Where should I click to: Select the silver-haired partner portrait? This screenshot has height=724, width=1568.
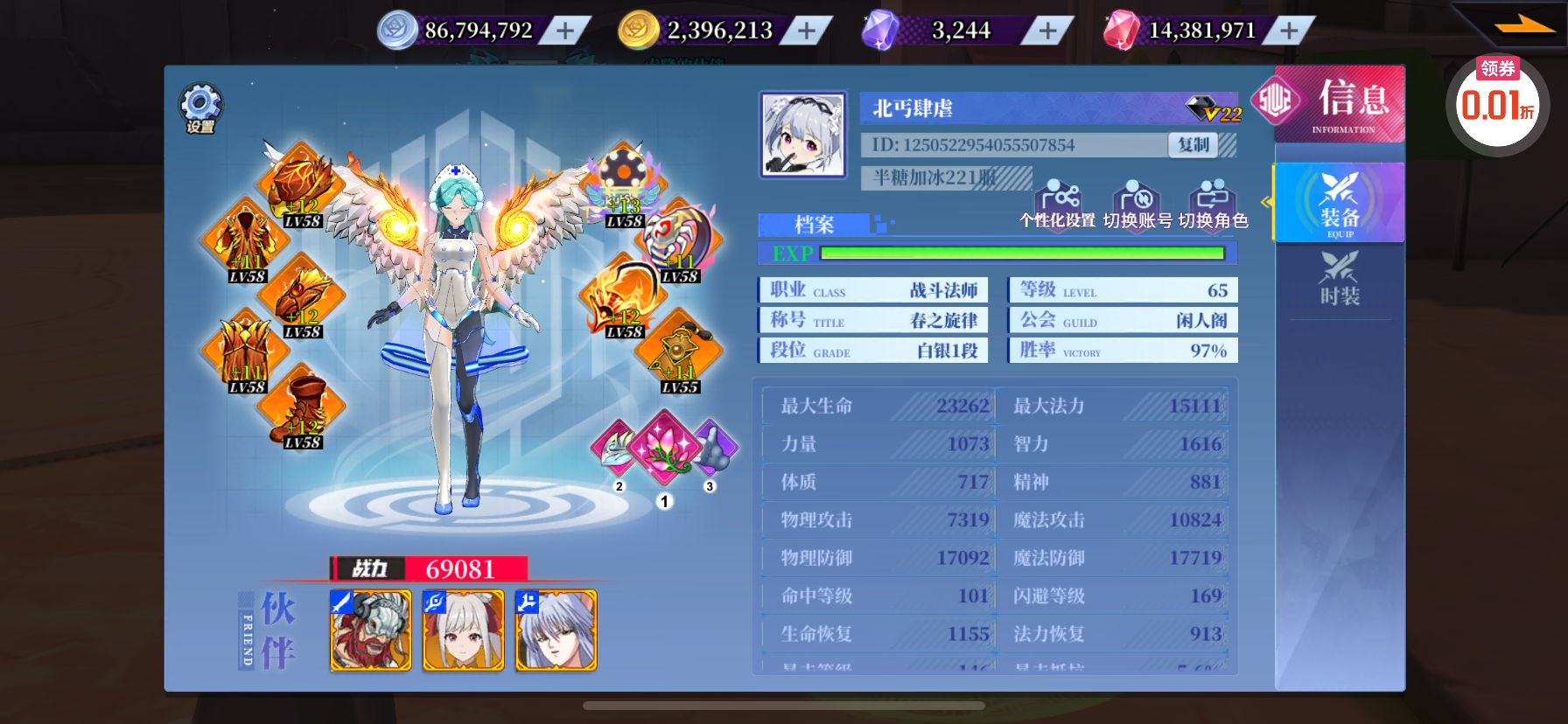pyautogui.click(x=556, y=630)
